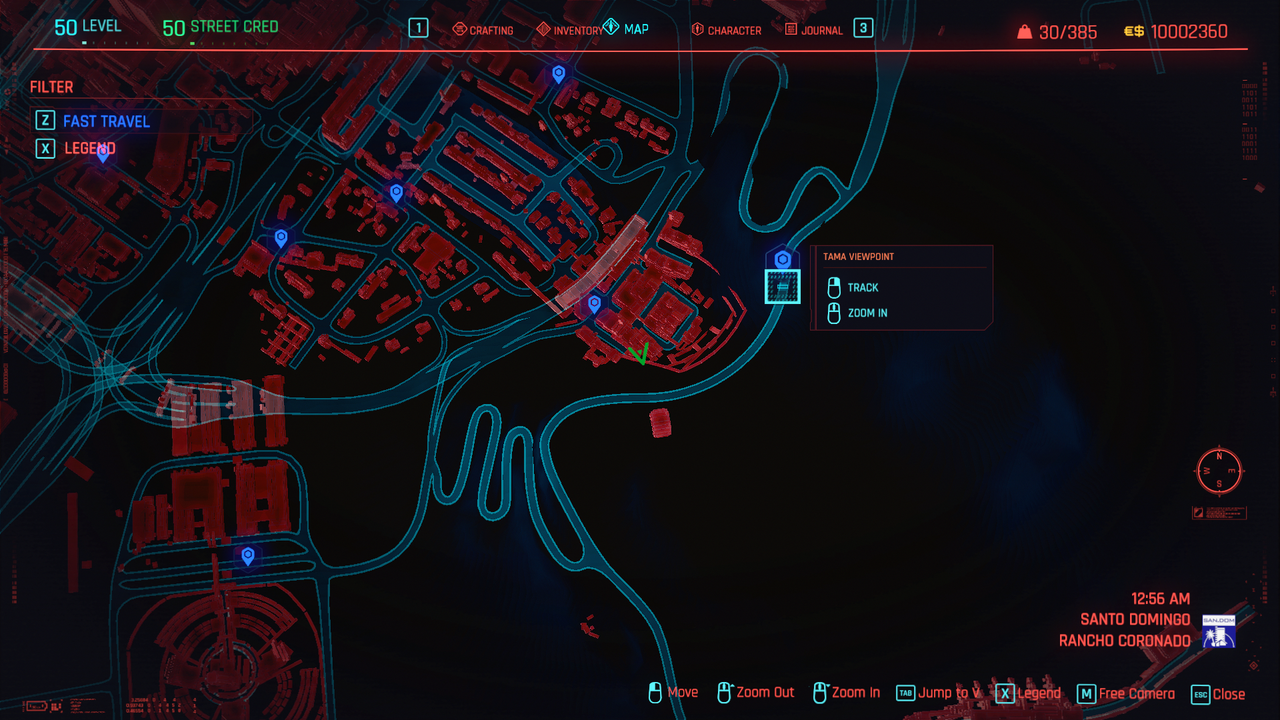The width and height of the screenshot is (1280, 720).
Task: Open the Crafting tab
Action: pos(483,30)
